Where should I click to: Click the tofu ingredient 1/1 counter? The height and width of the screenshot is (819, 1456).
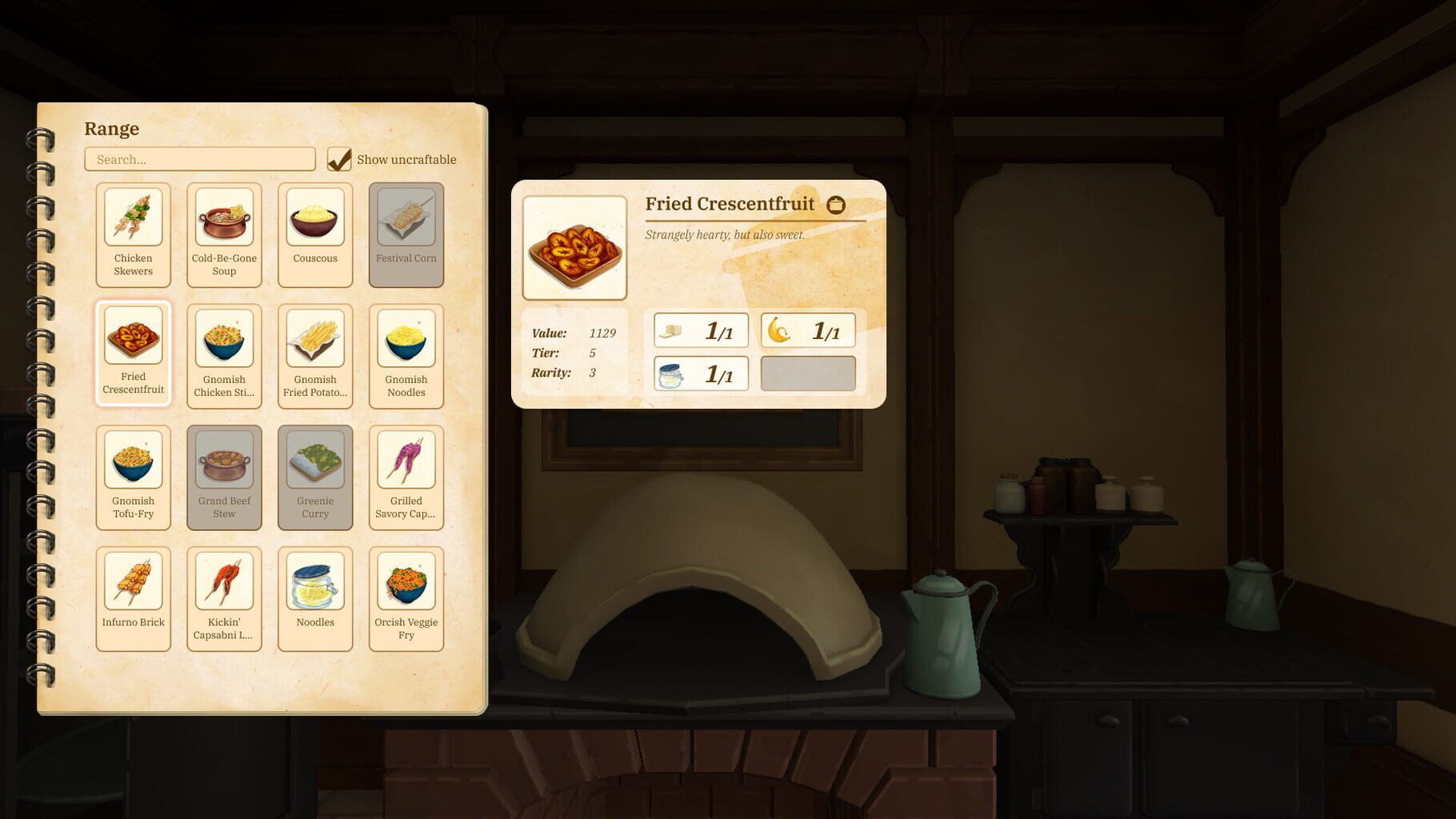coord(699,329)
